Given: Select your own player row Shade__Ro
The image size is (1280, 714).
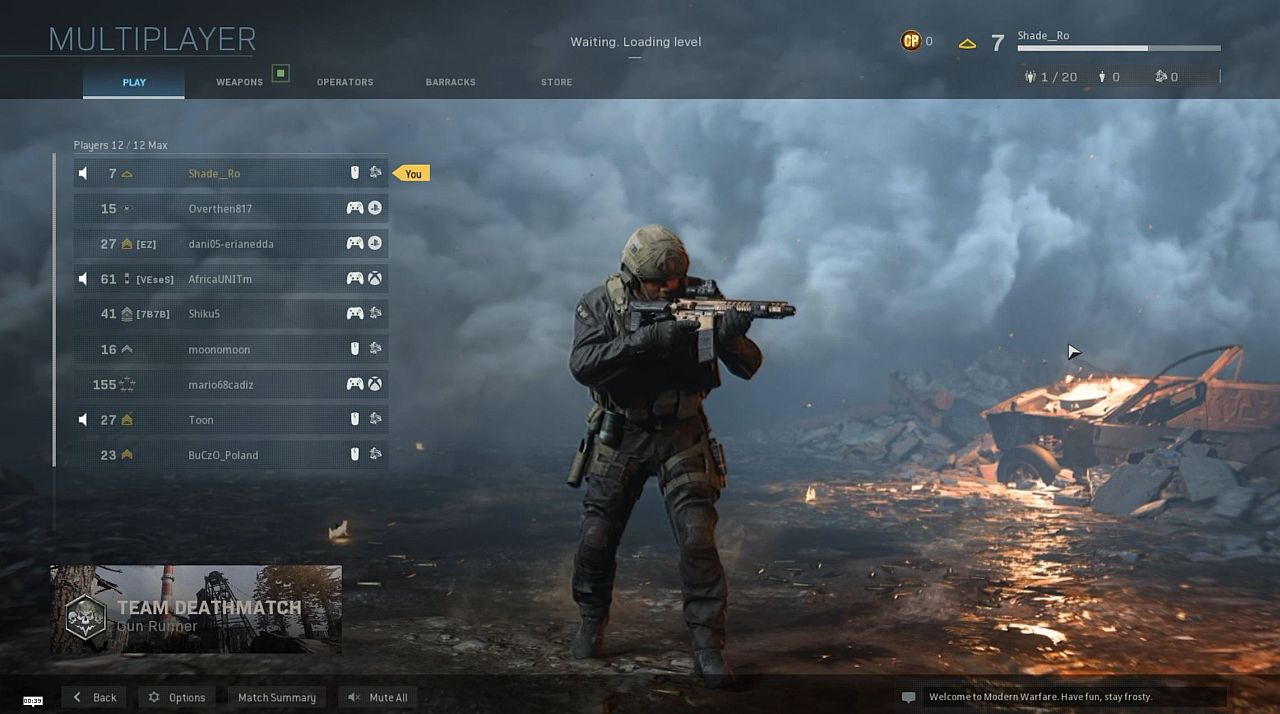Looking at the screenshot, I should 230,173.
